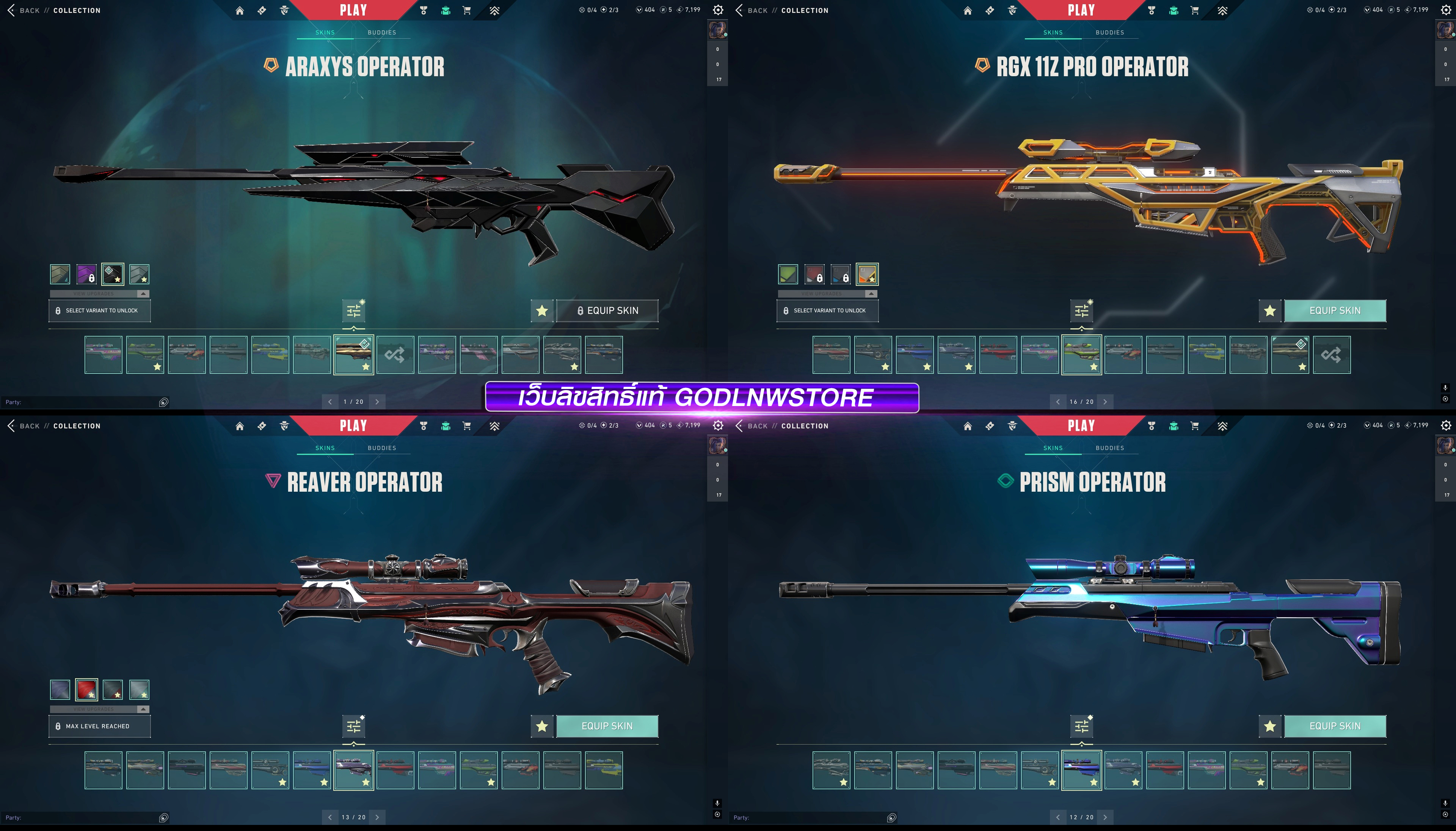Select the red Reaver Operator variant swatch
The height and width of the screenshot is (831, 1456).
pyautogui.click(x=86, y=690)
